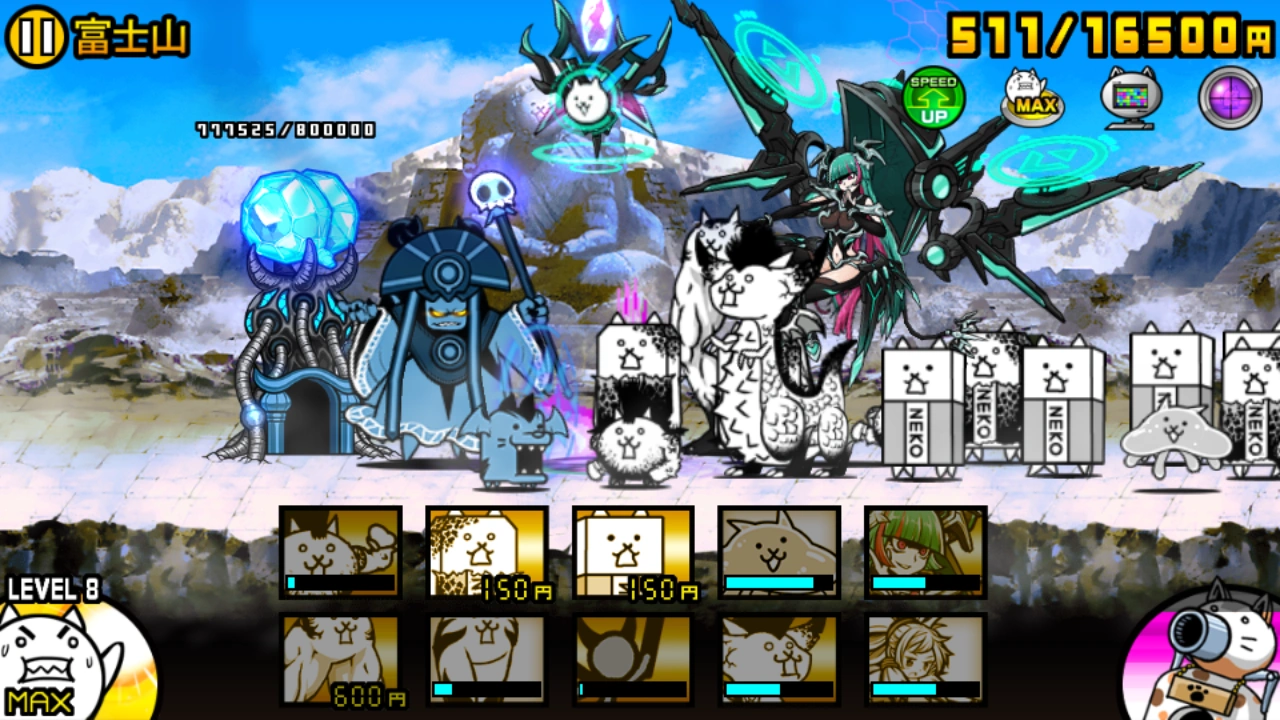Viewport: 1280px width, 720px height.
Task: Activate the Sniper the Cat scope
Action: (1230, 95)
